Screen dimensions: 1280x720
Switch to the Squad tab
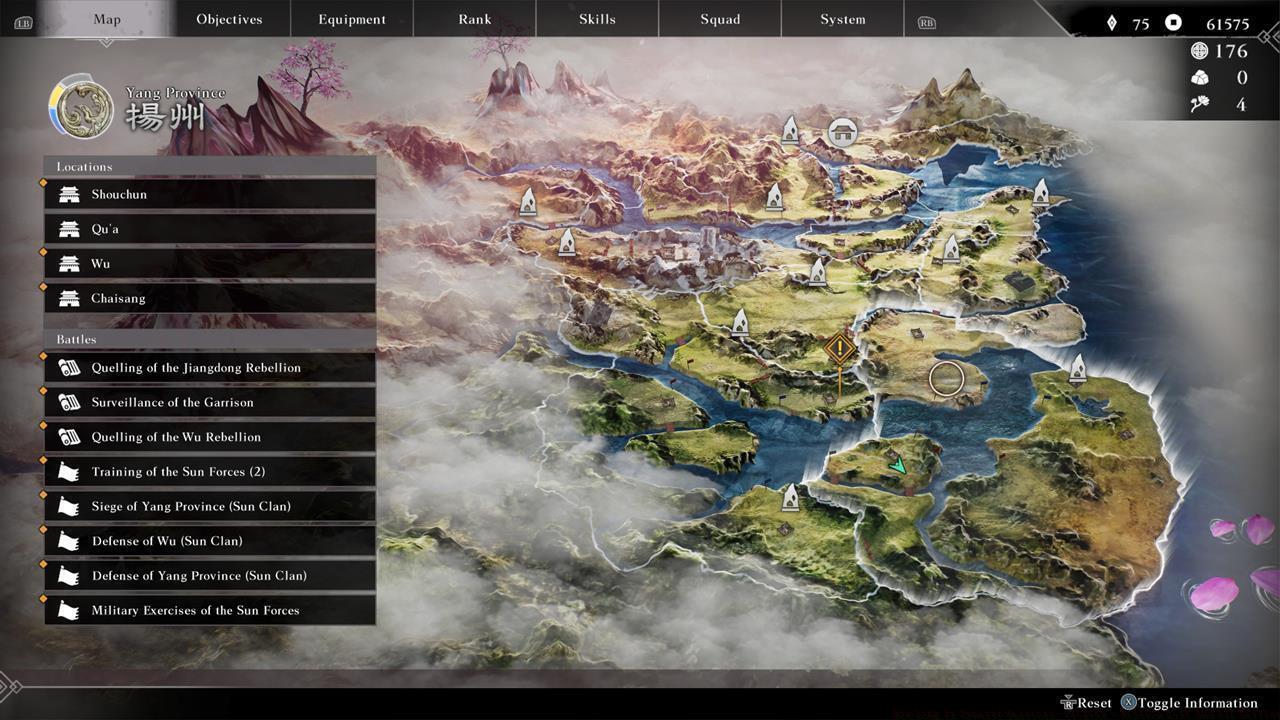click(719, 18)
